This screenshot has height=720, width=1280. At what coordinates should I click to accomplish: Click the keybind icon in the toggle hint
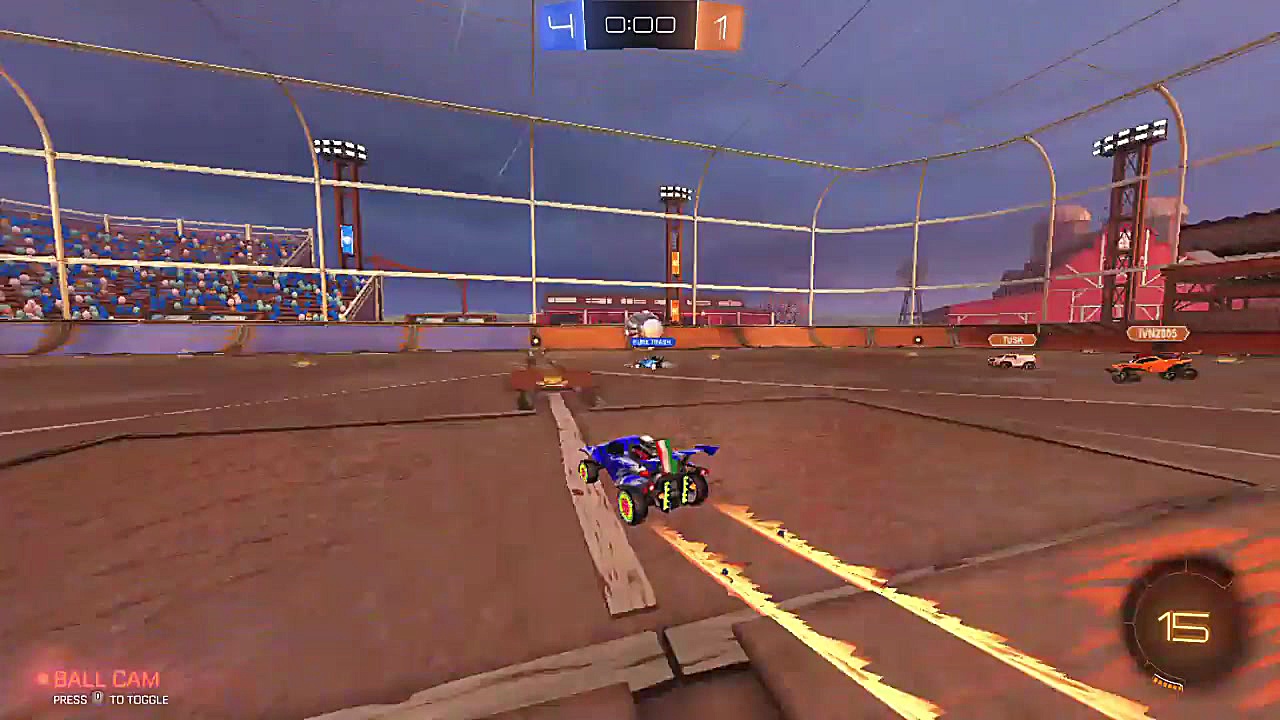(x=98, y=697)
